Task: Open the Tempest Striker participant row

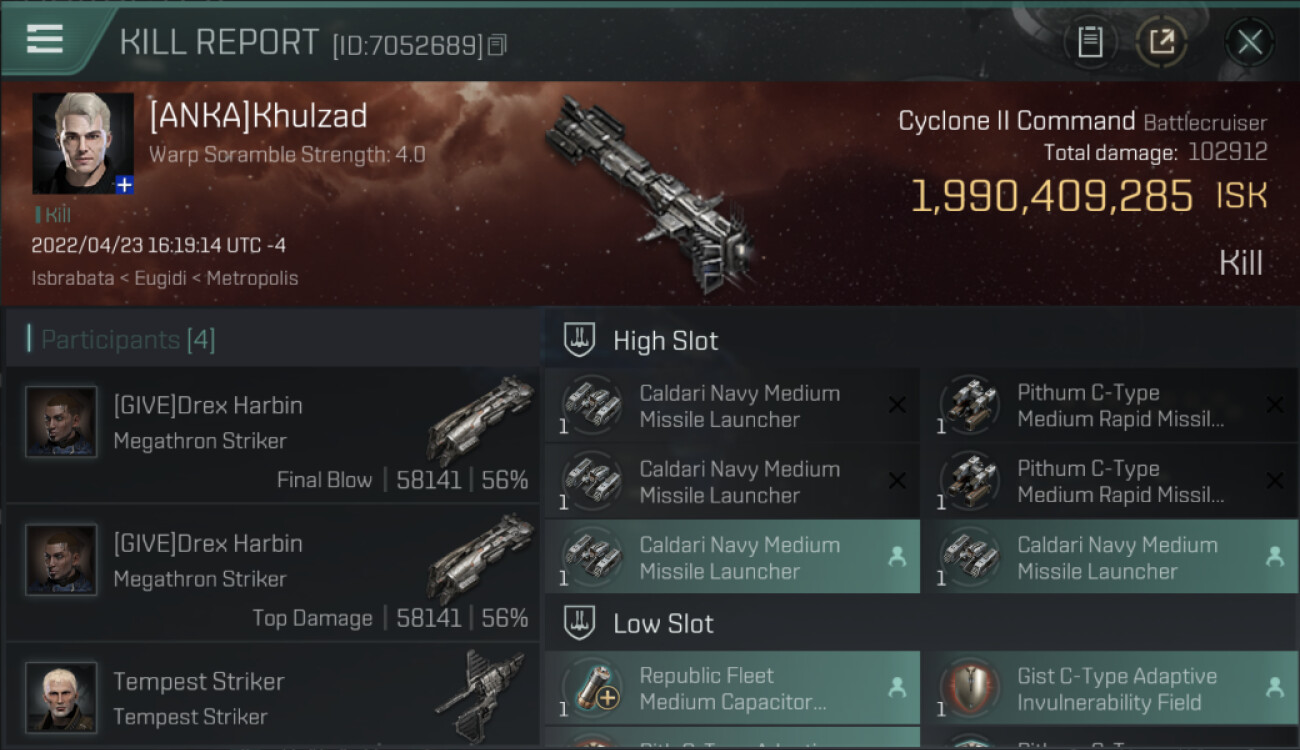Action: click(x=272, y=697)
